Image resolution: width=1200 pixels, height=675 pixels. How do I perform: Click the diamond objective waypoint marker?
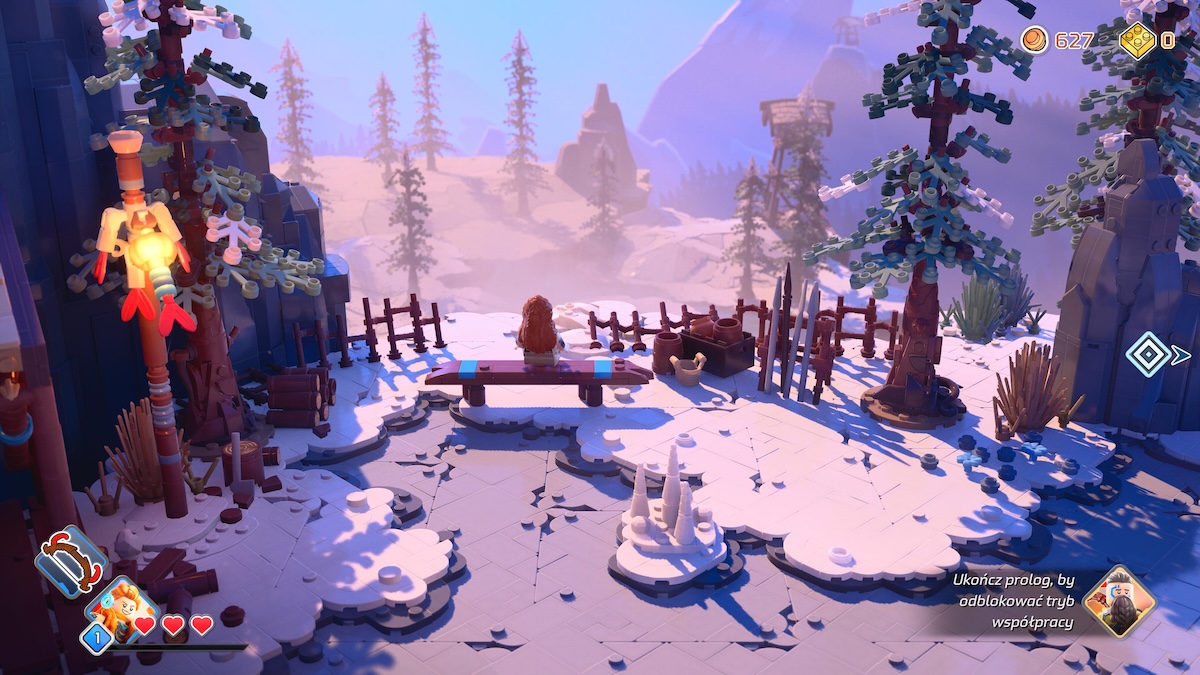click(1148, 354)
